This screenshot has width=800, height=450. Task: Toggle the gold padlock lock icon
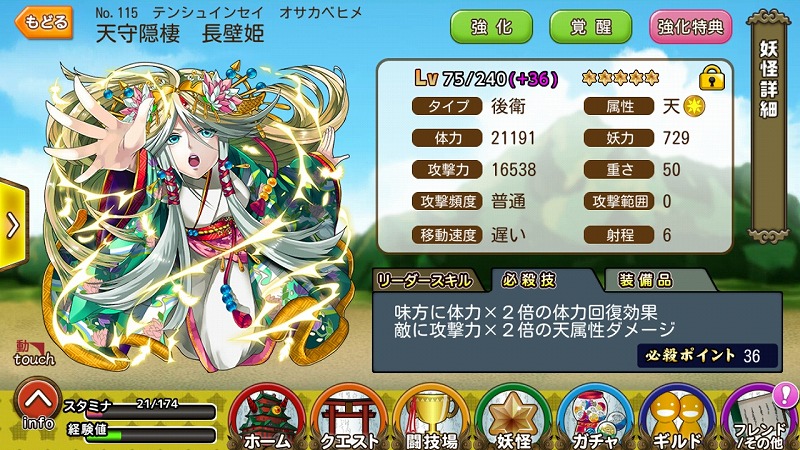(712, 76)
